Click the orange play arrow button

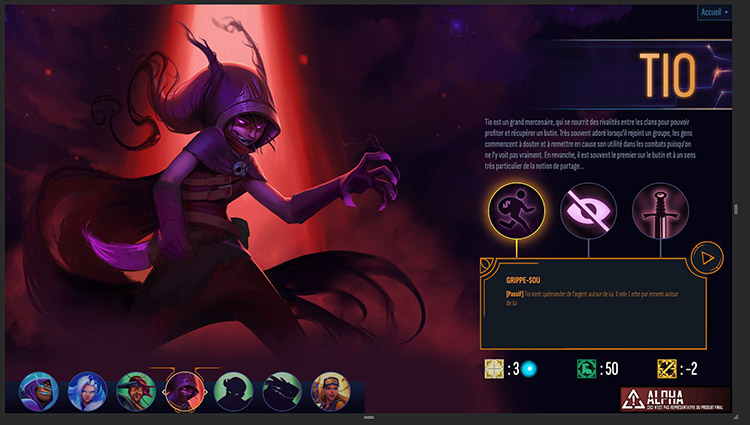(x=708, y=258)
